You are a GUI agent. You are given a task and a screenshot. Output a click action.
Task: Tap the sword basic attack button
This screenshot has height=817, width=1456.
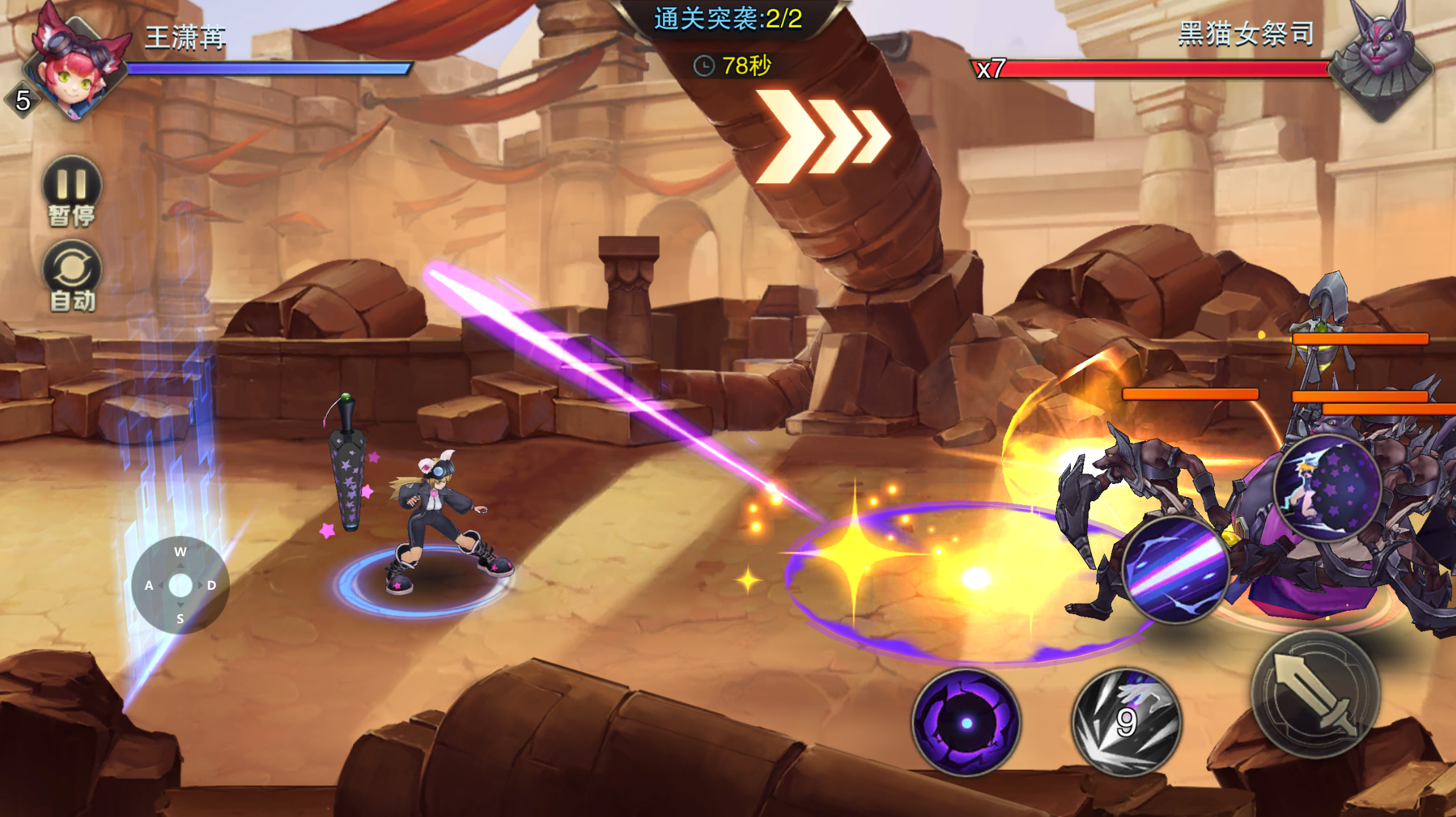[1315, 694]
